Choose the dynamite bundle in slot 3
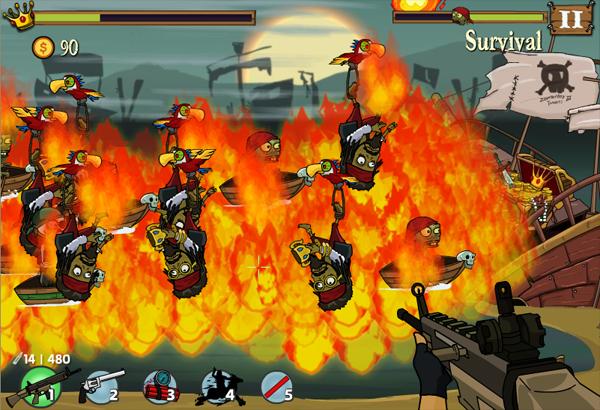Image resolution: width=600 pixels, height=410 pixels. tap(158, 384)
